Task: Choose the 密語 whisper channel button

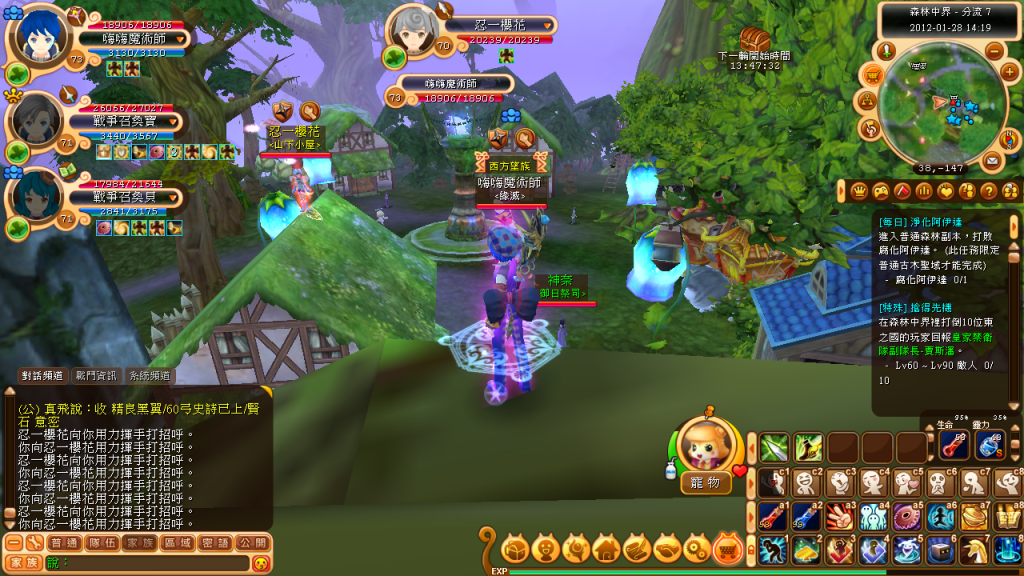Action: click(x=215, y=542)
